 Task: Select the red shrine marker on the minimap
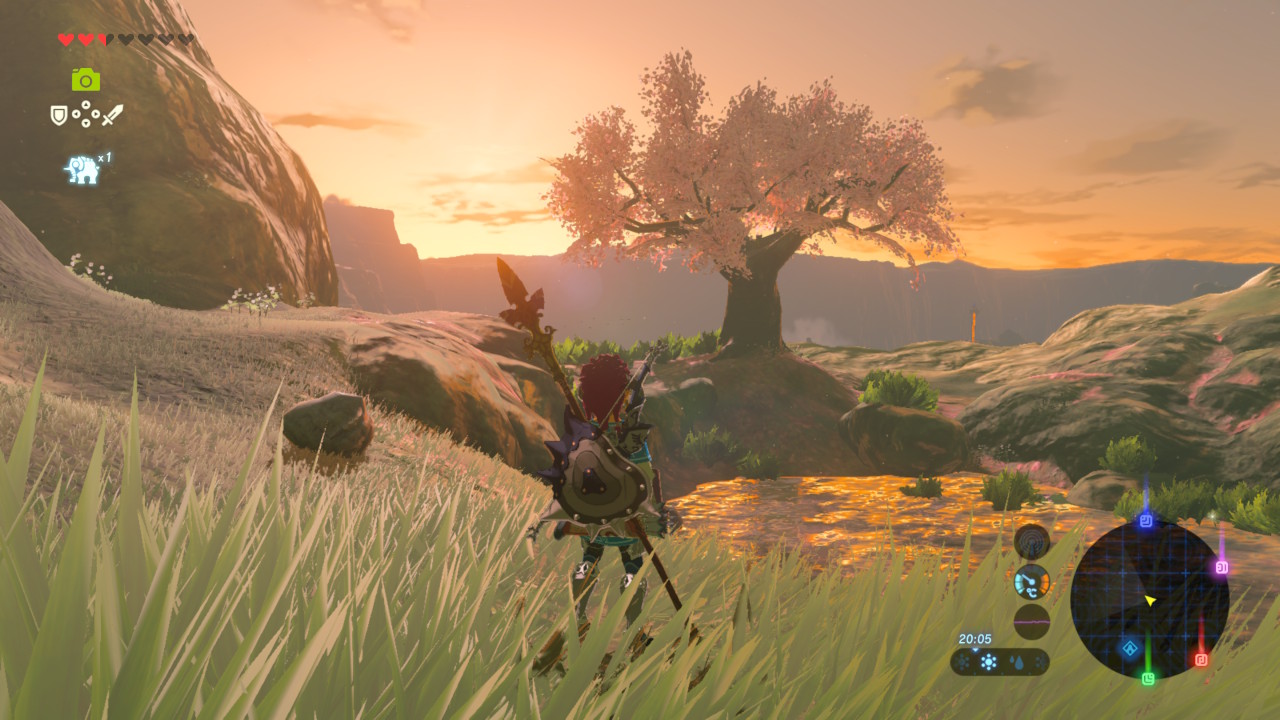tap(1201, 659)
